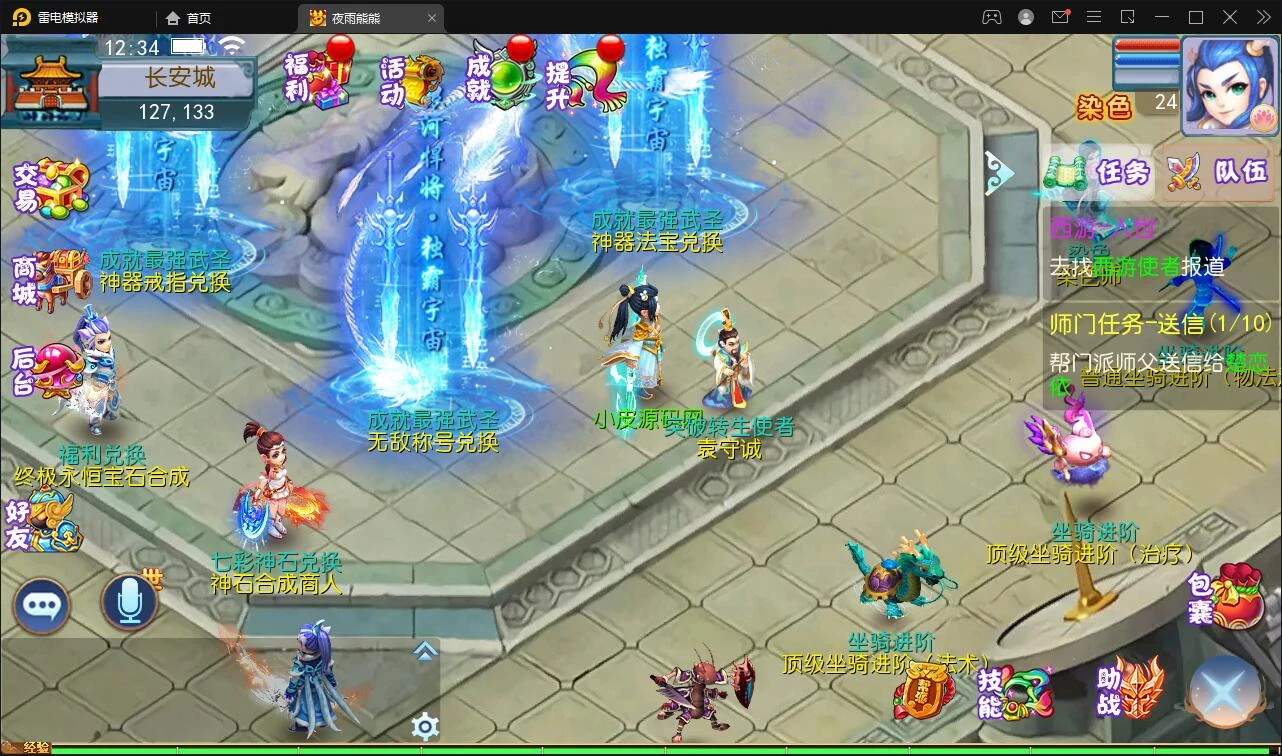1282x756 pixels.
Task: Open the 活动 events menu
Action: (410, 80)
